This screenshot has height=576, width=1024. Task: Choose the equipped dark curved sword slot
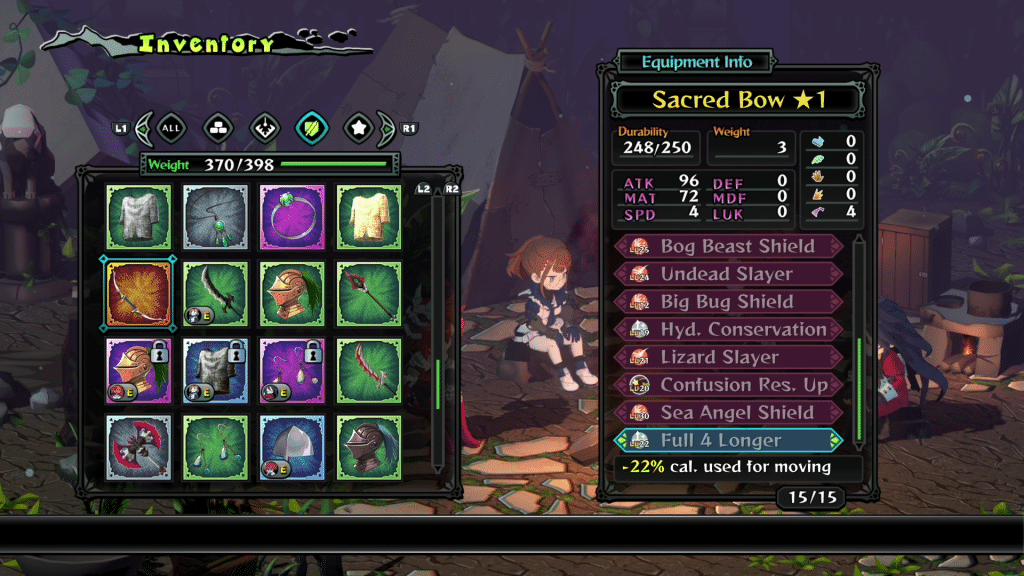(x=215, y=293)
